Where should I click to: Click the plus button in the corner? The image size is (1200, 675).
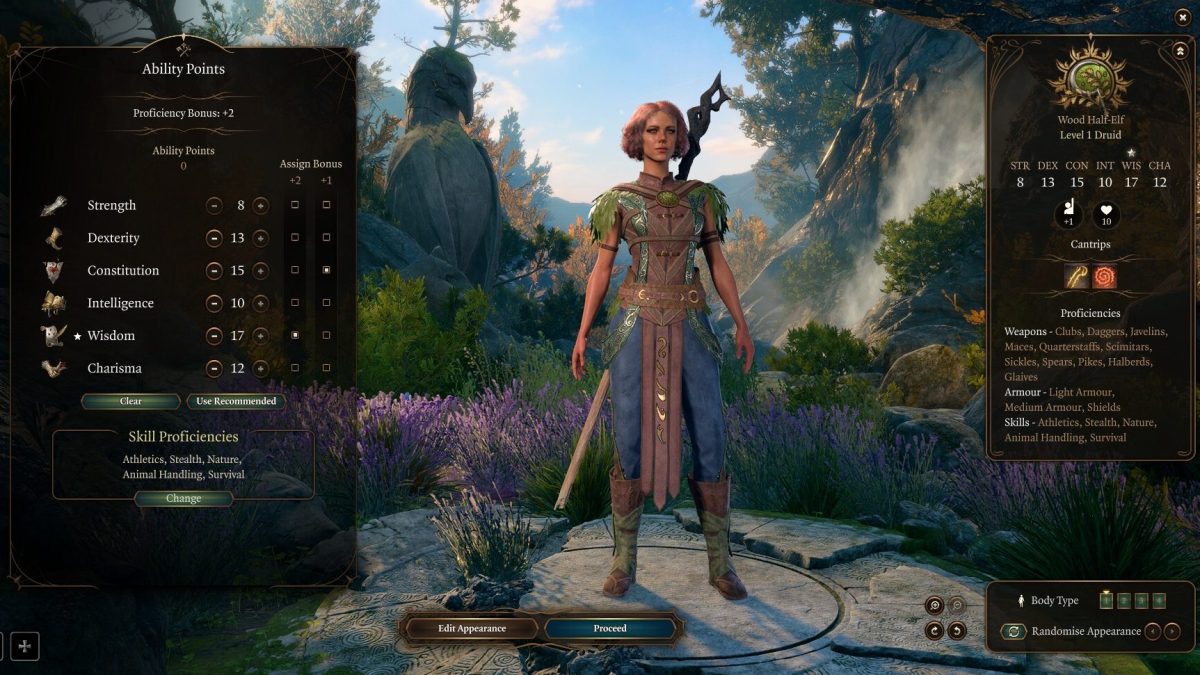coord(25,646)
